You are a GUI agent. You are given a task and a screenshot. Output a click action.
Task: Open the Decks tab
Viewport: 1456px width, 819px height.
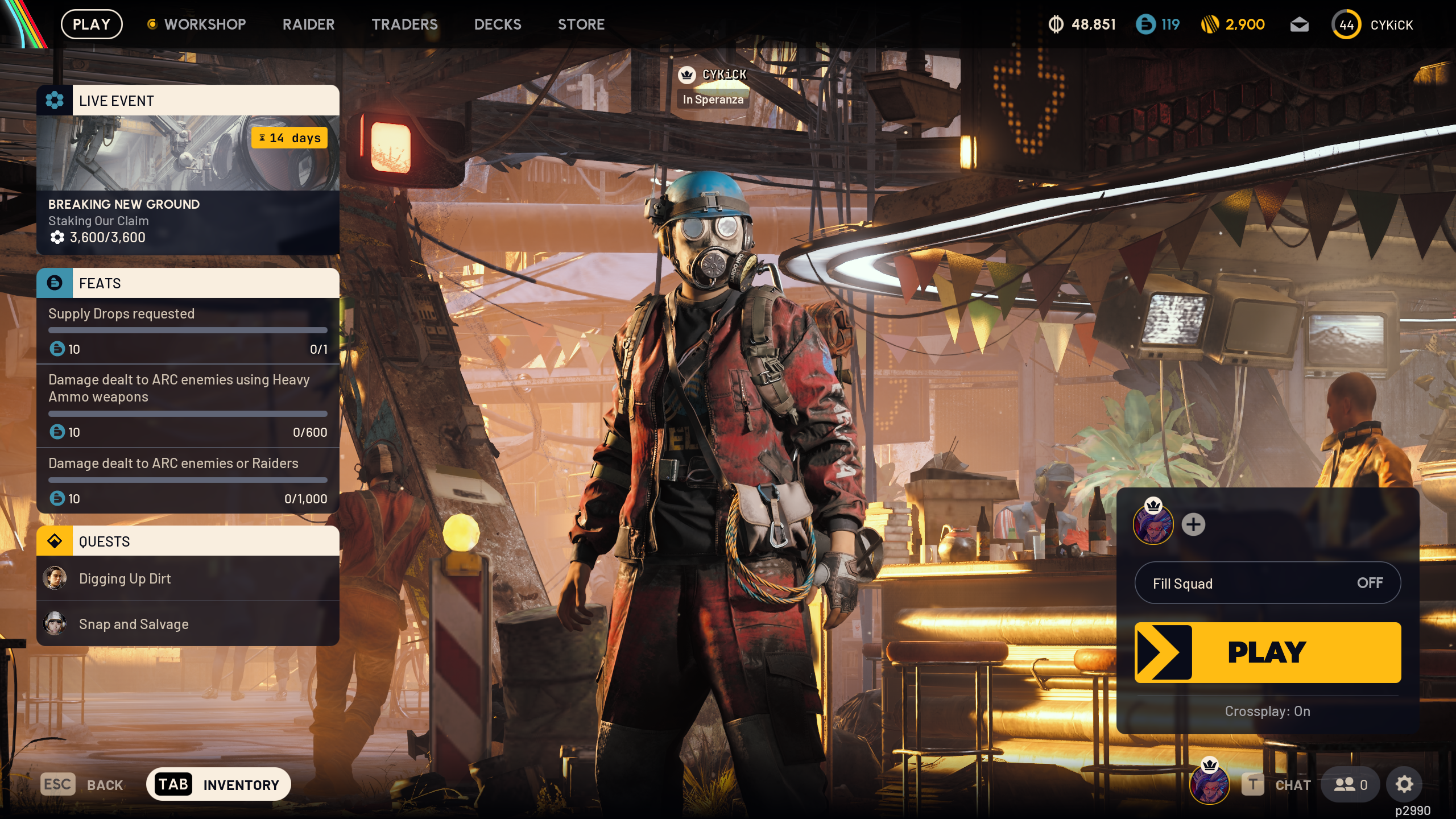(x=498, y=24)
